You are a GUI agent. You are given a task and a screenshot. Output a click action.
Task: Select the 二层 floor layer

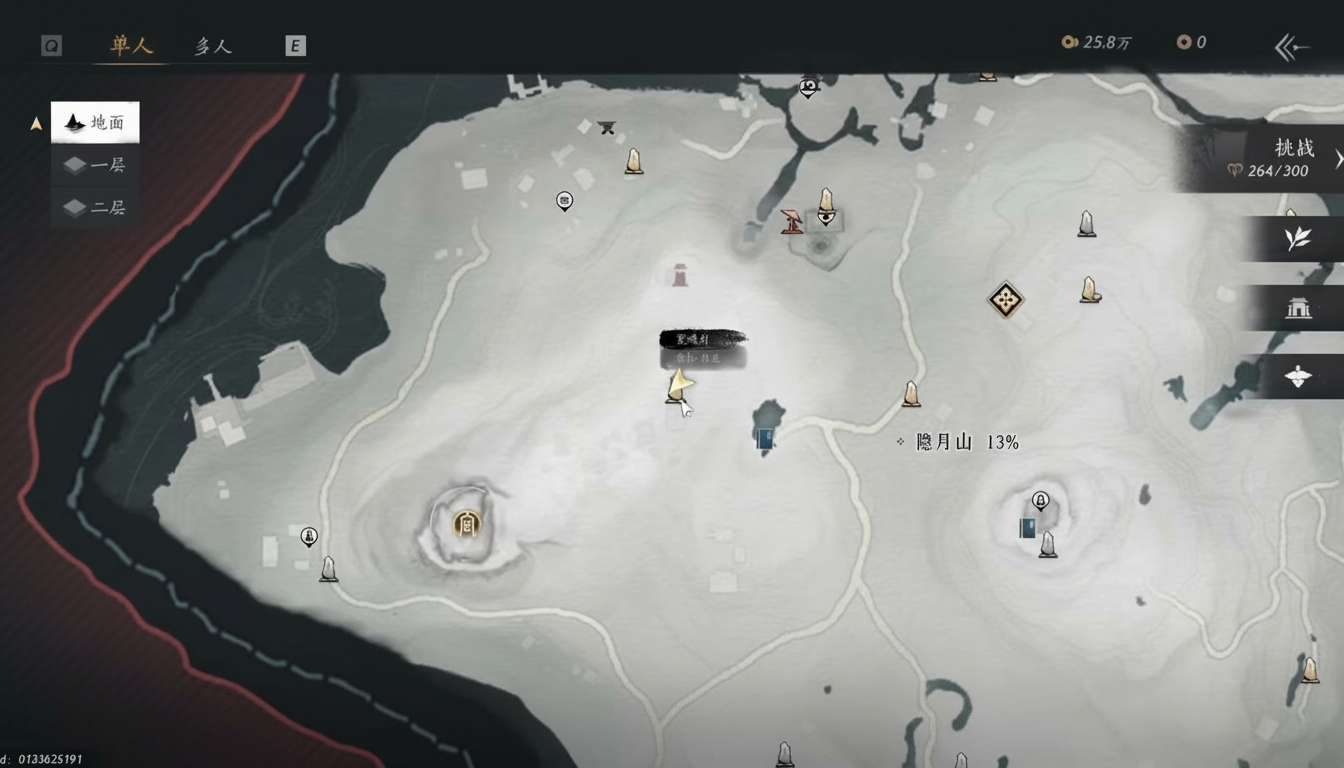pyautogui.click(x=96, y=207)
